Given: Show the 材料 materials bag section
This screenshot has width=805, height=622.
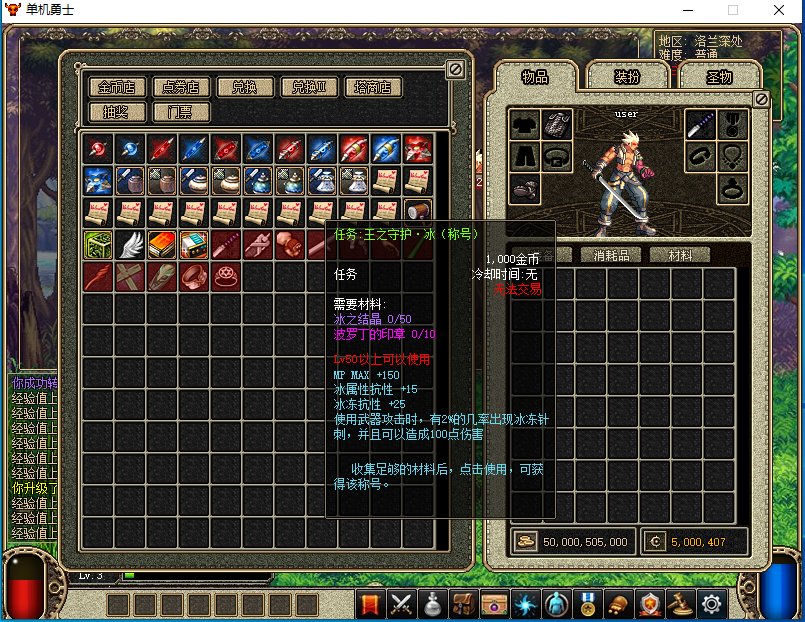Looking at the screenshot, I should coord(679,255).
